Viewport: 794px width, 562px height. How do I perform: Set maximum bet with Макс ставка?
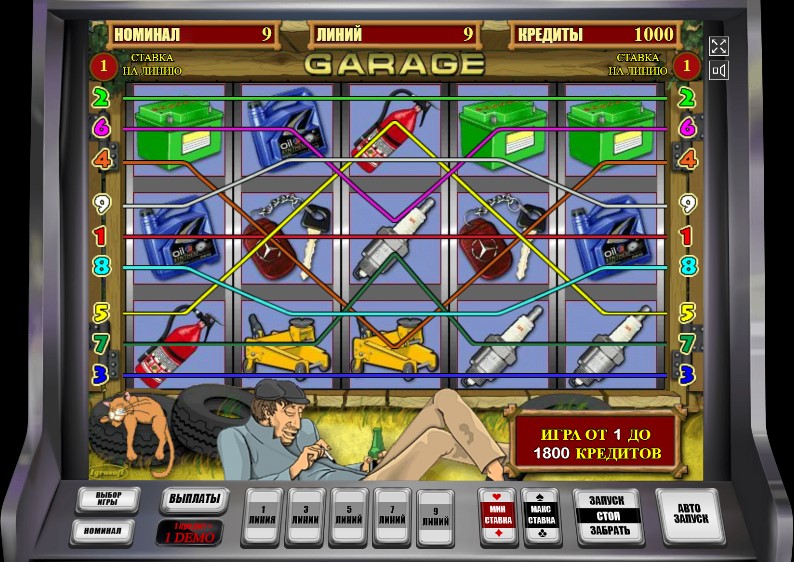coord(541,516)
